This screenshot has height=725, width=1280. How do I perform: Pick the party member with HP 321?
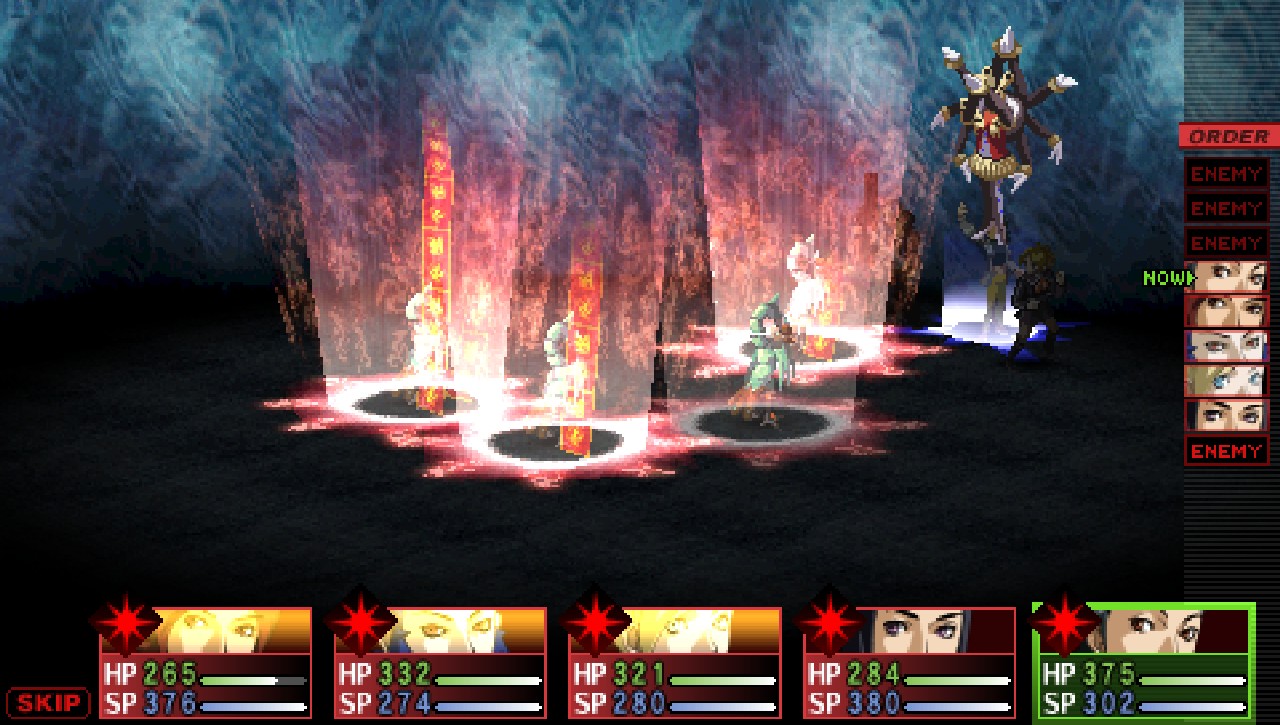coord(674,662)
